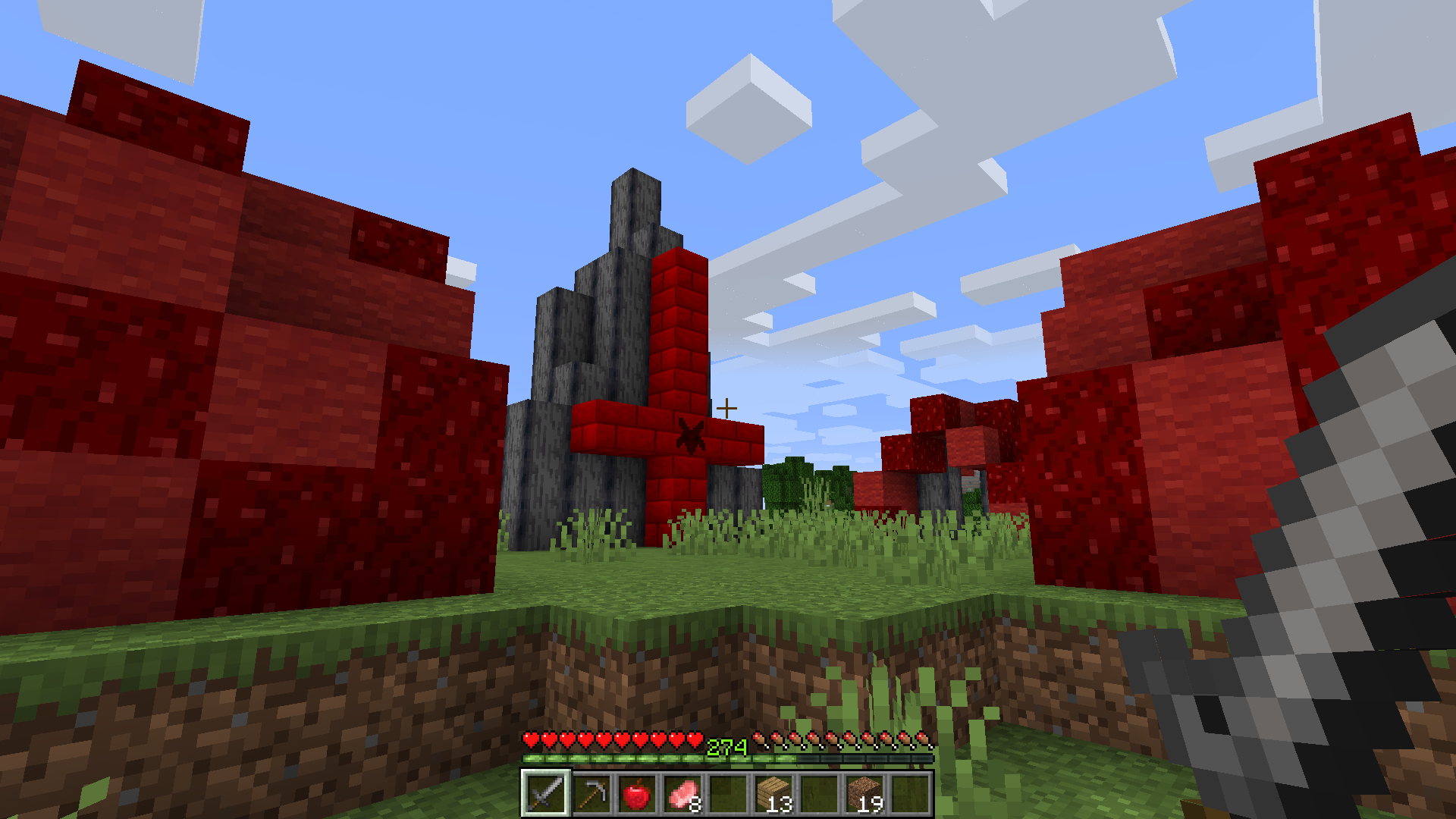1456x819 pixels.
Task: Pick the raw porkchop stack
Action: pos(682,794)
